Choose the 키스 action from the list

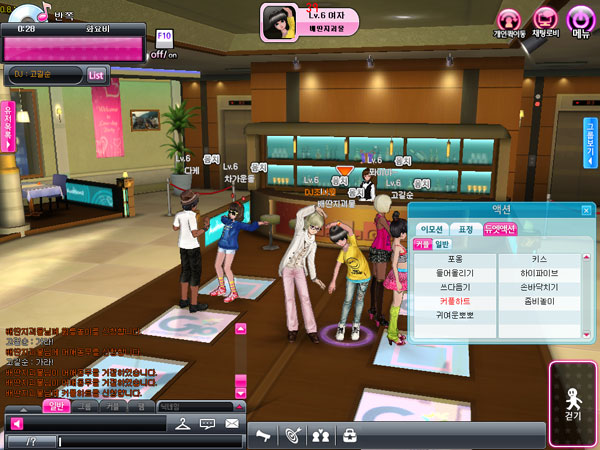[x=539, y=259]
